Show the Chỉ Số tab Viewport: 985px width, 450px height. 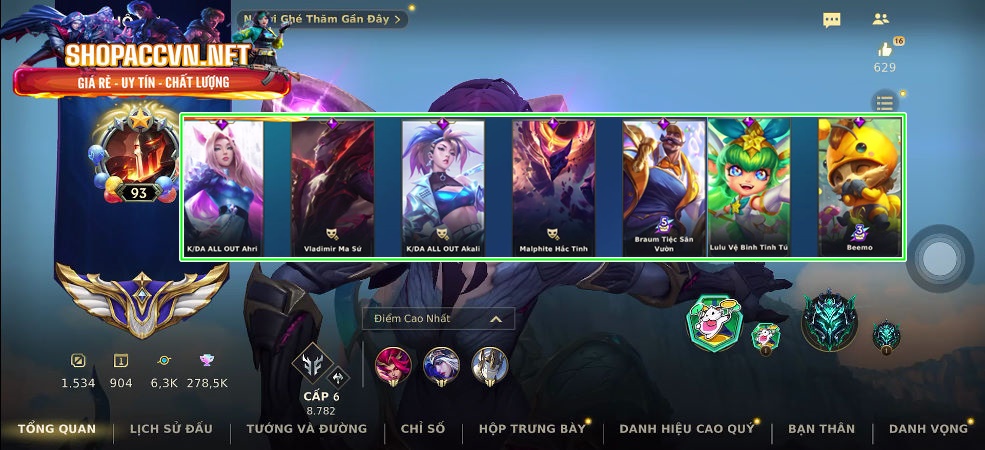point(422,429)
